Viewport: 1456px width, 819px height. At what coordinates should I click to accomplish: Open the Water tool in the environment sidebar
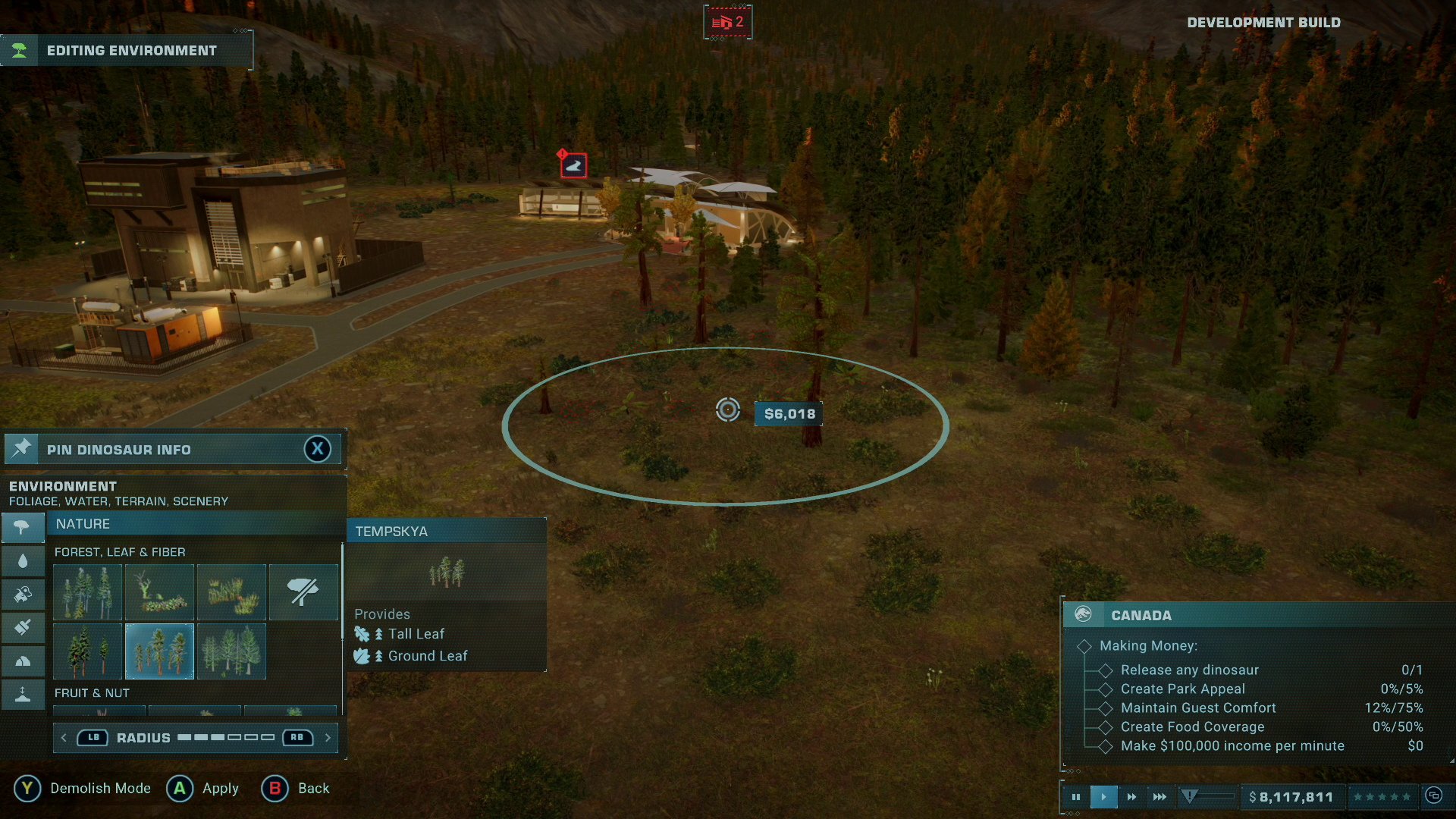[x=23, y=561]
